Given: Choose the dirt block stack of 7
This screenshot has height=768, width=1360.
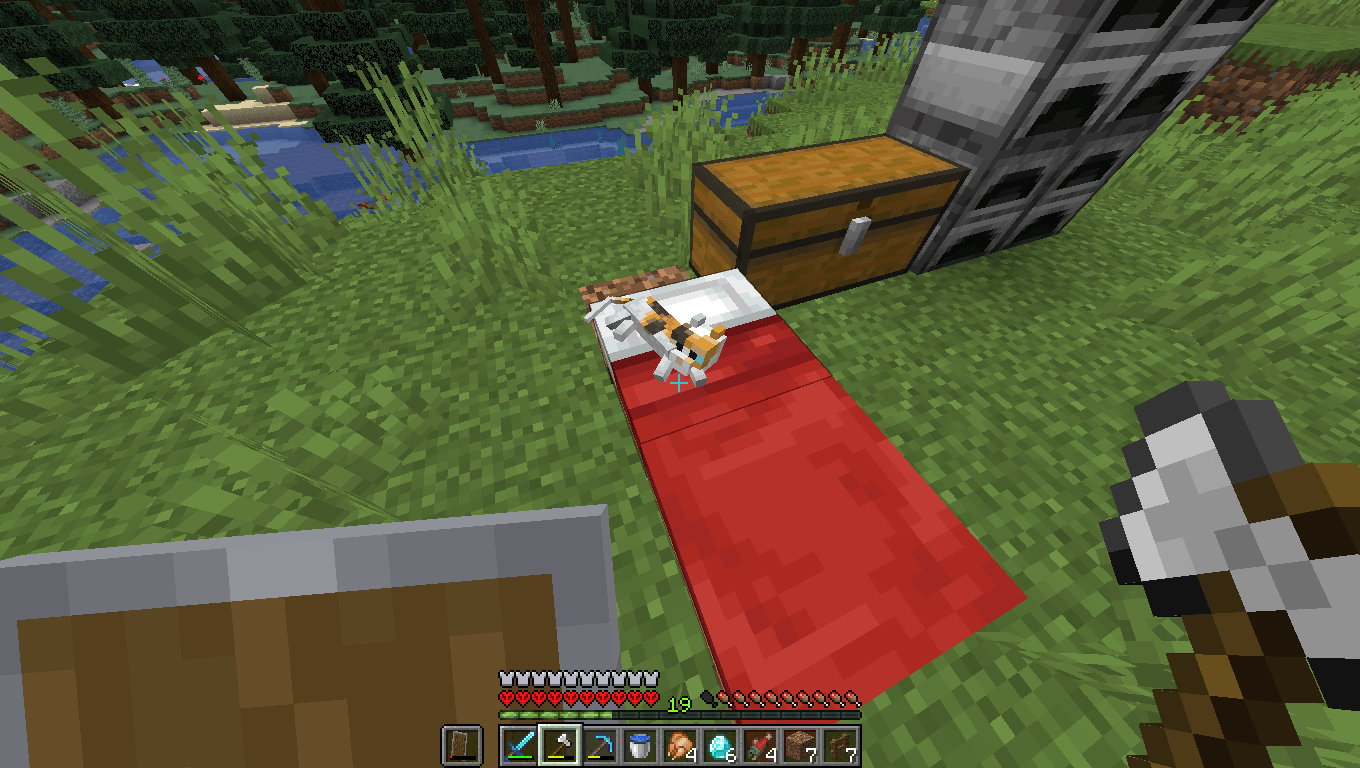Looking at the screenshot, I should pyautogui.click(x=800, y=744).
